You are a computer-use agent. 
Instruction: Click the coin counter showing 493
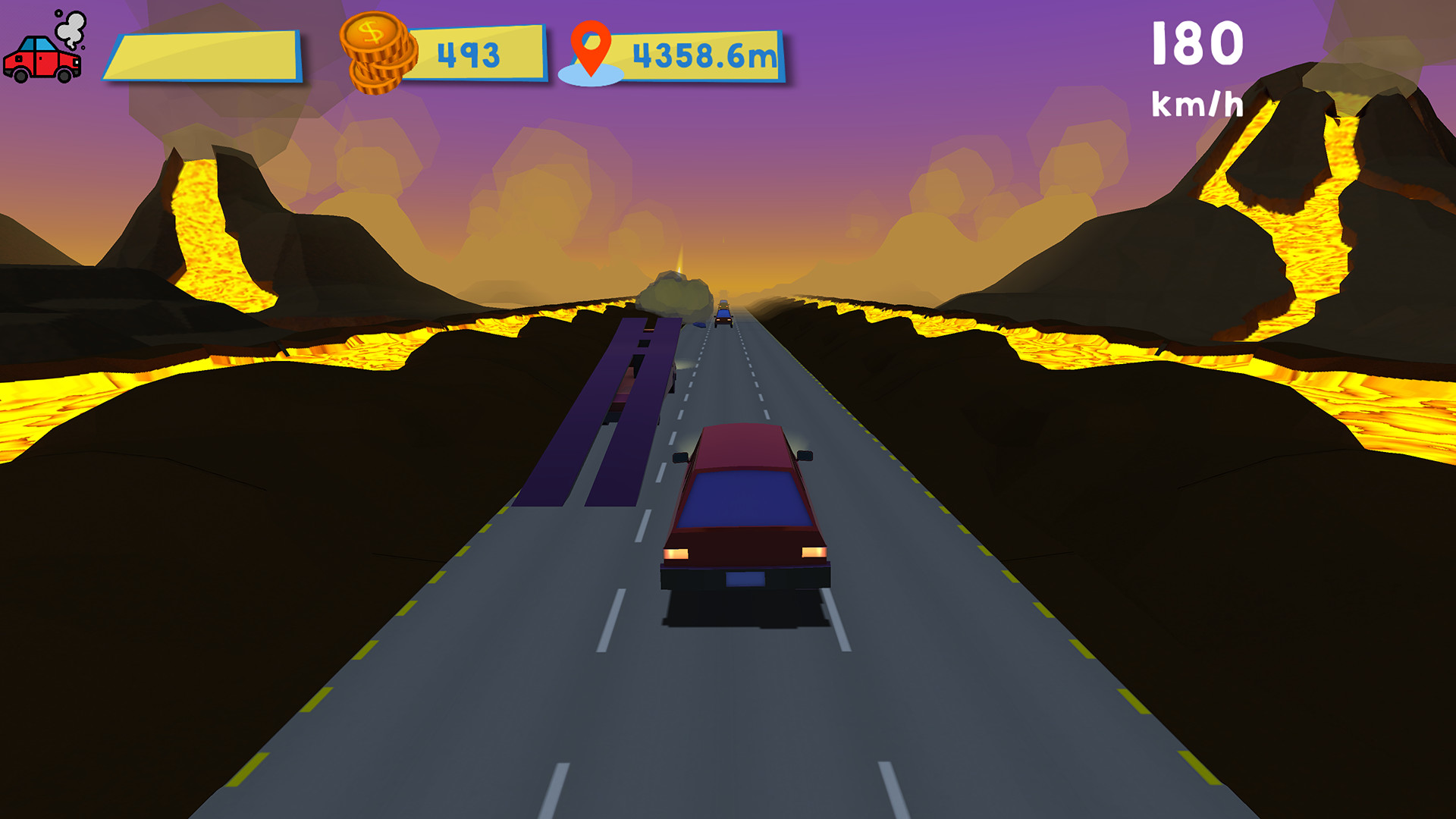[x=469, y=52]
